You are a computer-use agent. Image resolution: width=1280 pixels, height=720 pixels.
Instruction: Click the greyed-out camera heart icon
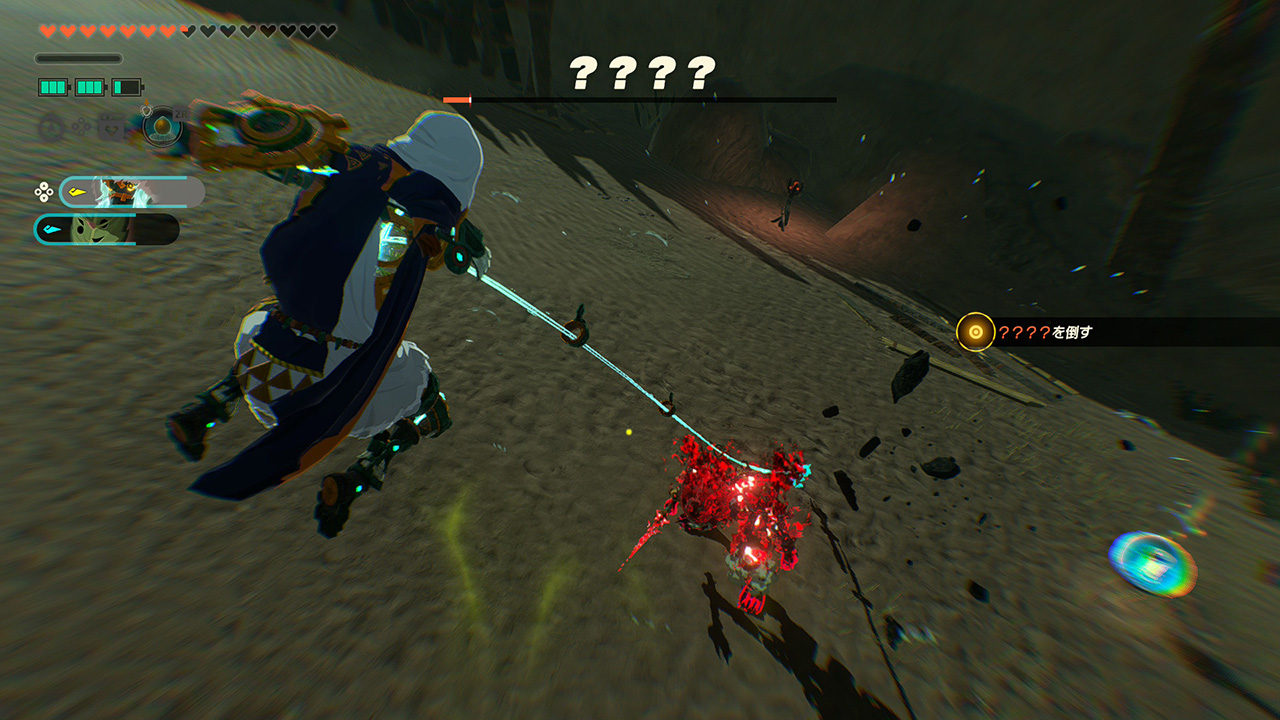[x=110, y=128]
